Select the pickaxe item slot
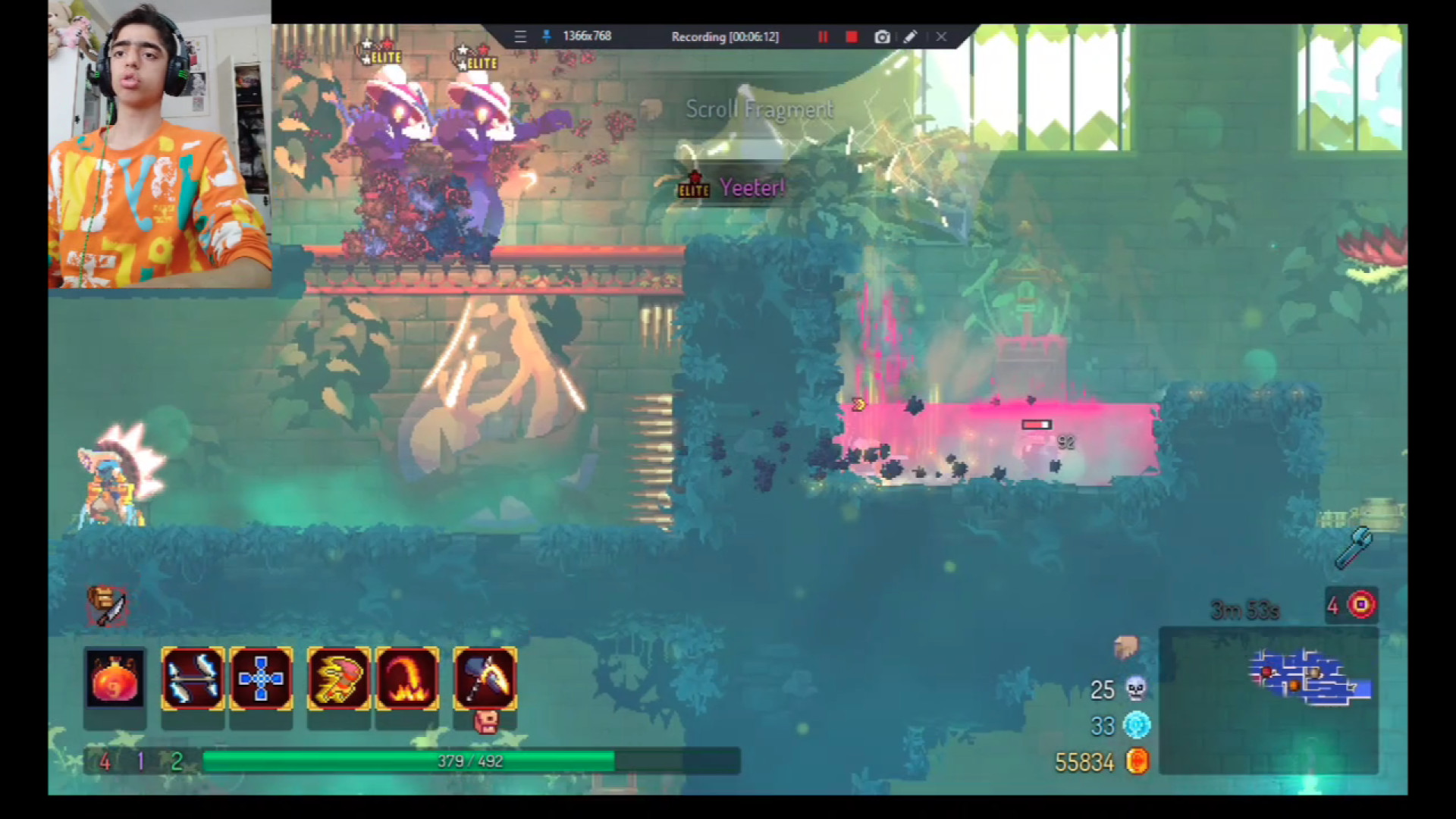This screenshot has width=1456, height=819. point(485,679)
